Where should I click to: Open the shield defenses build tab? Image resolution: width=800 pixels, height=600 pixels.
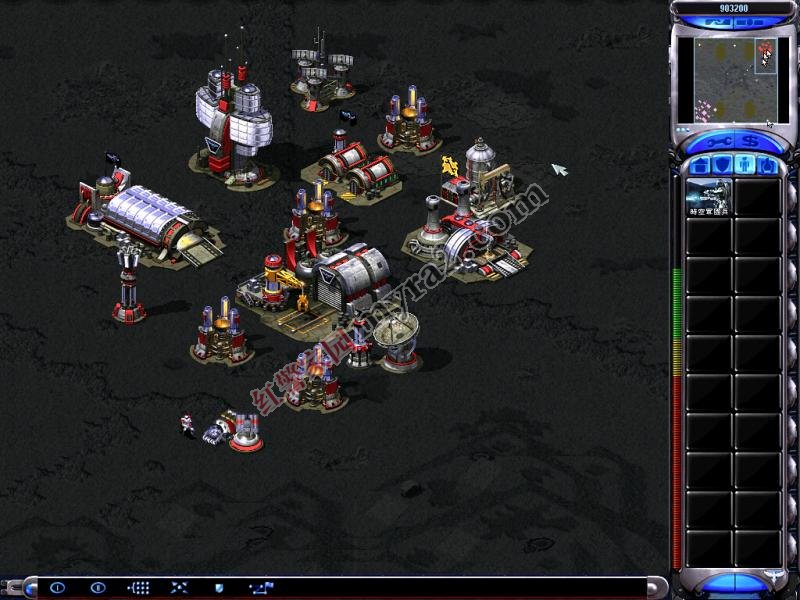tap(721, 164)
